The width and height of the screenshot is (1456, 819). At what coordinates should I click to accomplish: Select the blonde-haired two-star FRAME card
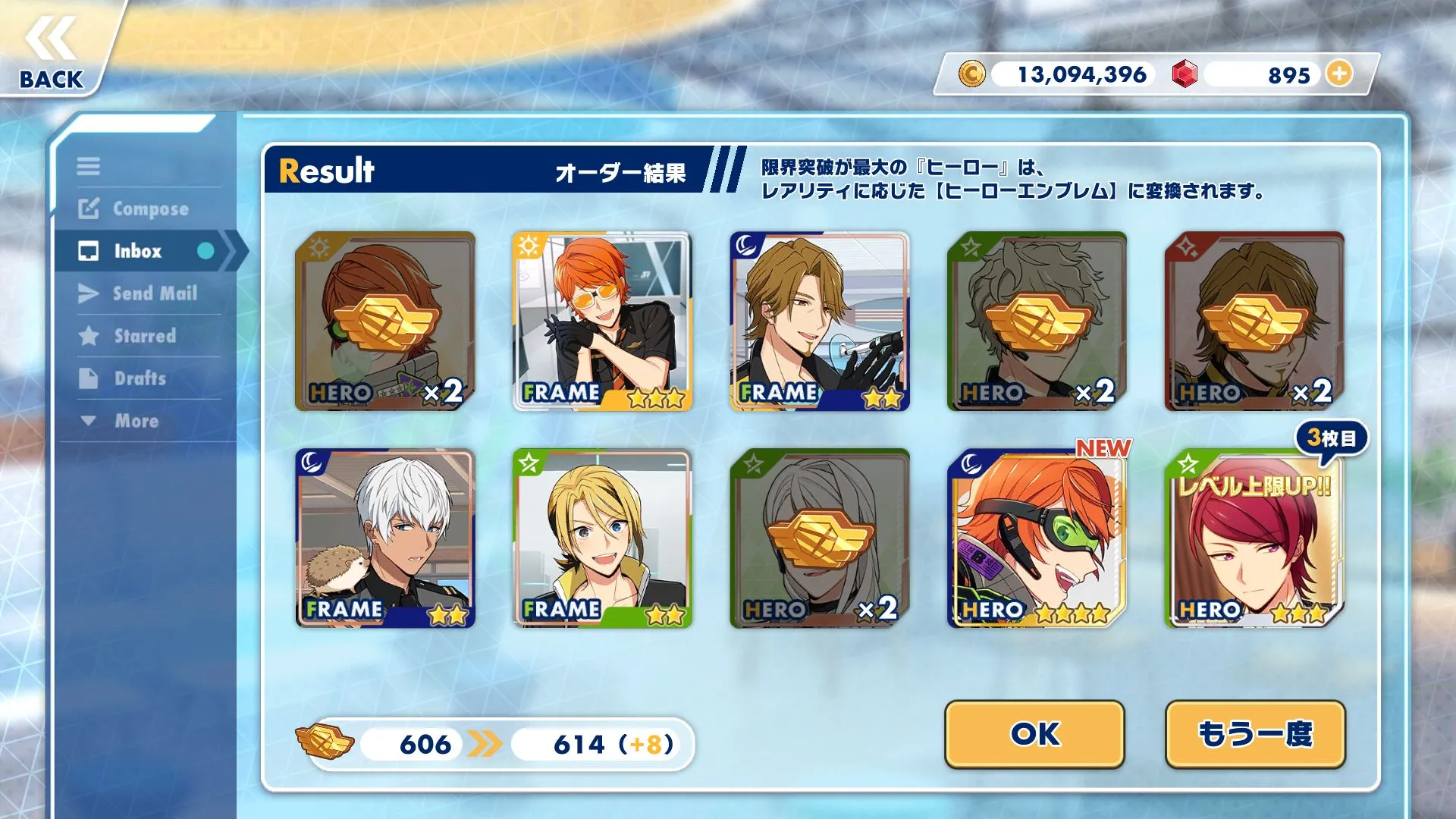coord(602,538)
